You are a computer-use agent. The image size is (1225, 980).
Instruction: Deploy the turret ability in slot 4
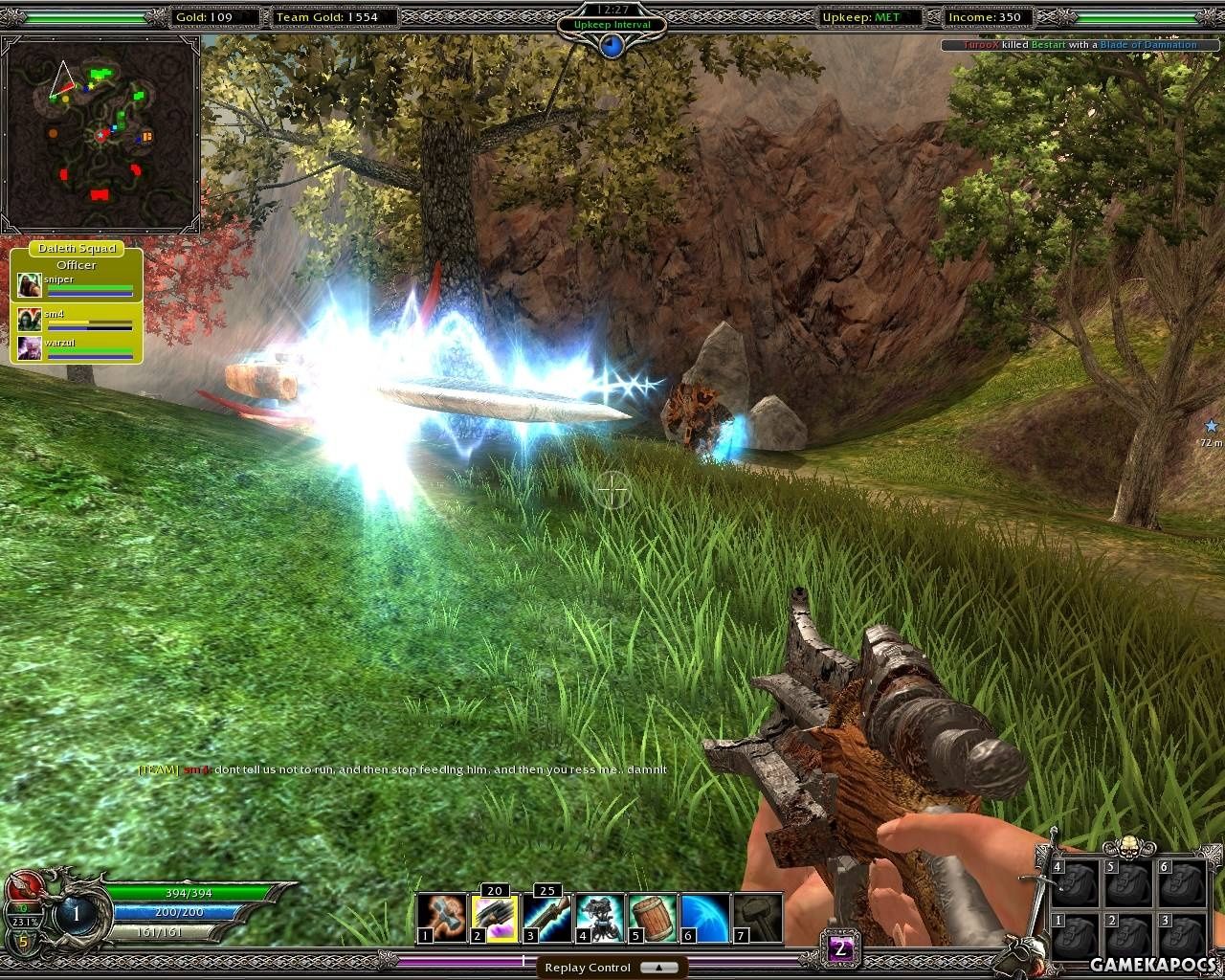tap(599, 919)
